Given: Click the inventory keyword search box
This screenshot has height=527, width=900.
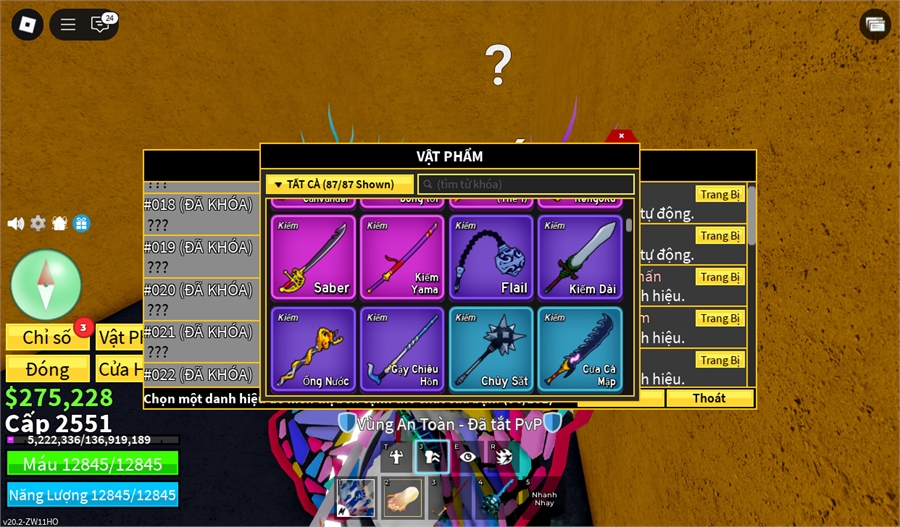Looking at the screenshot, I should (x=527, y=184).
